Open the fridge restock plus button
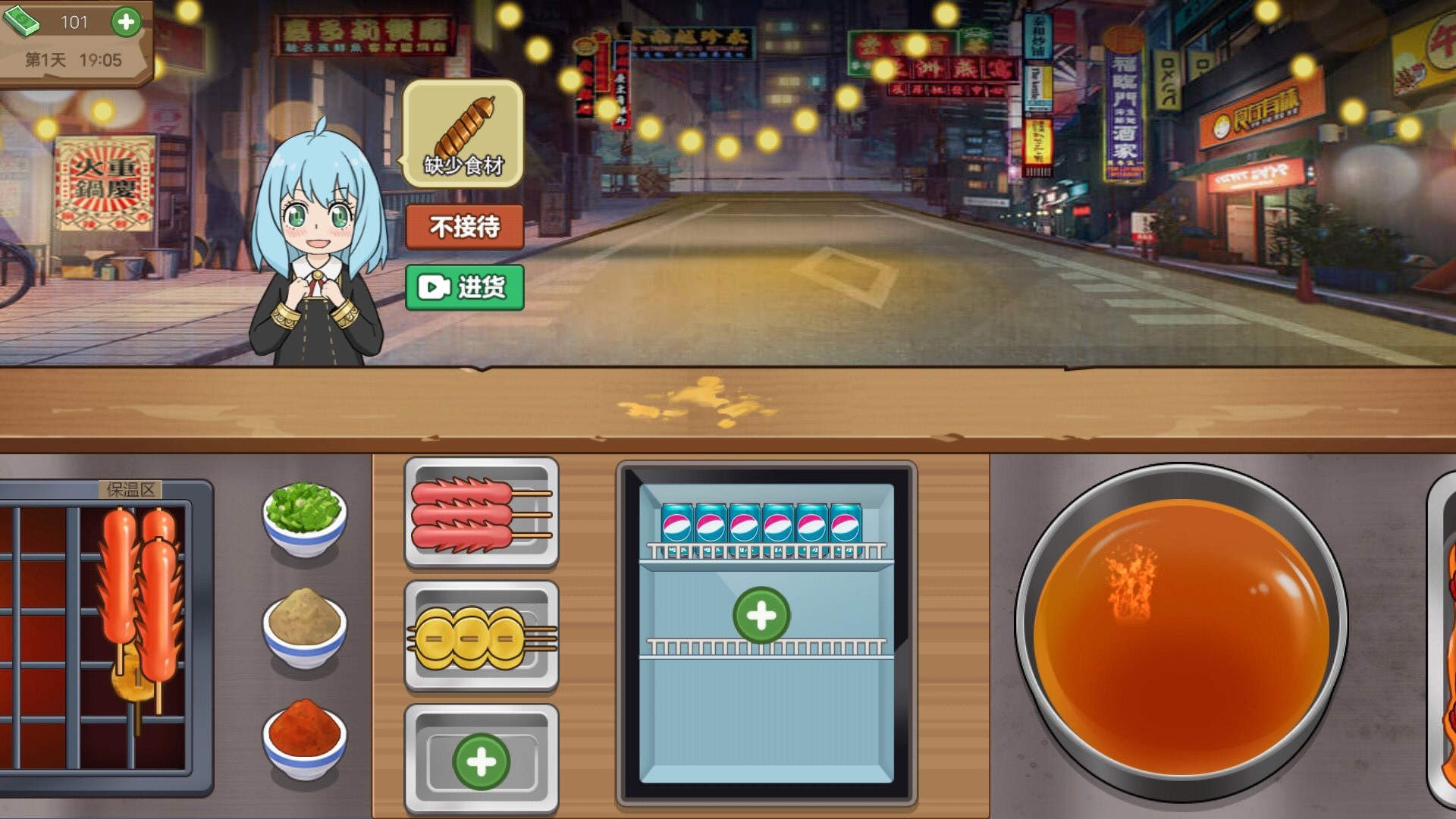The width and height of the screenshot is (1456, 819). [x=762, y=616]
